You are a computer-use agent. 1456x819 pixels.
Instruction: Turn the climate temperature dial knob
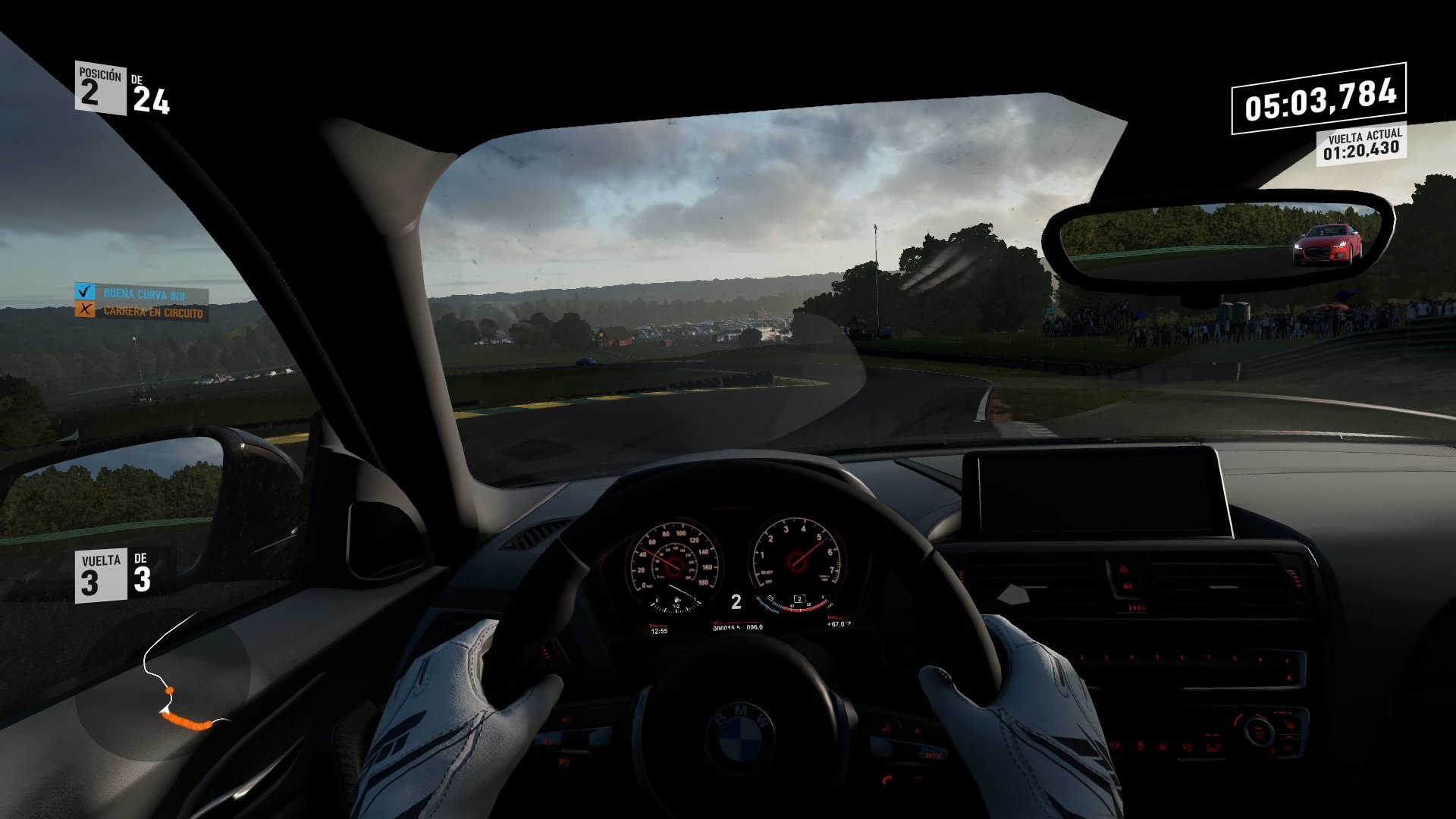coord(1258,733)
